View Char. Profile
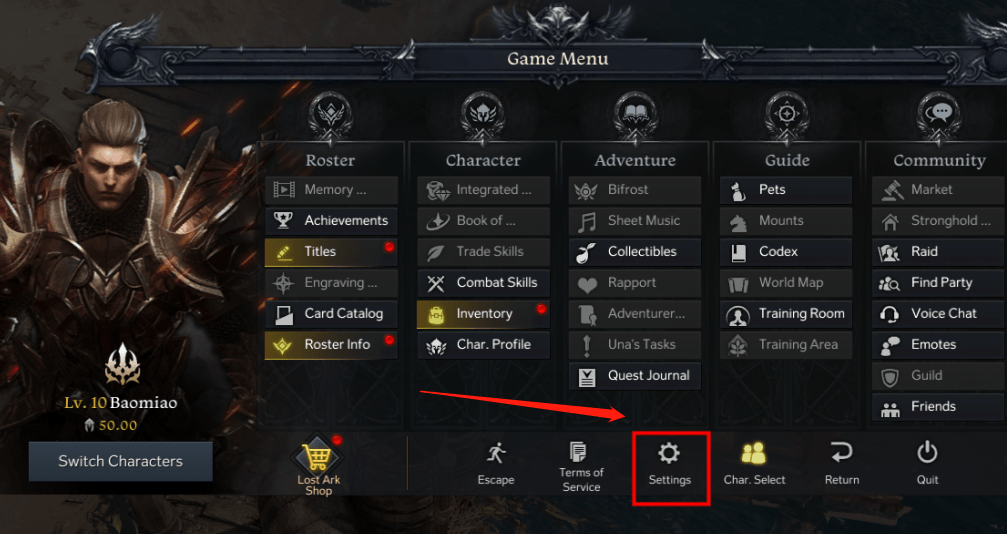This screenshot has width=1007, height=534. coord(484,344)
